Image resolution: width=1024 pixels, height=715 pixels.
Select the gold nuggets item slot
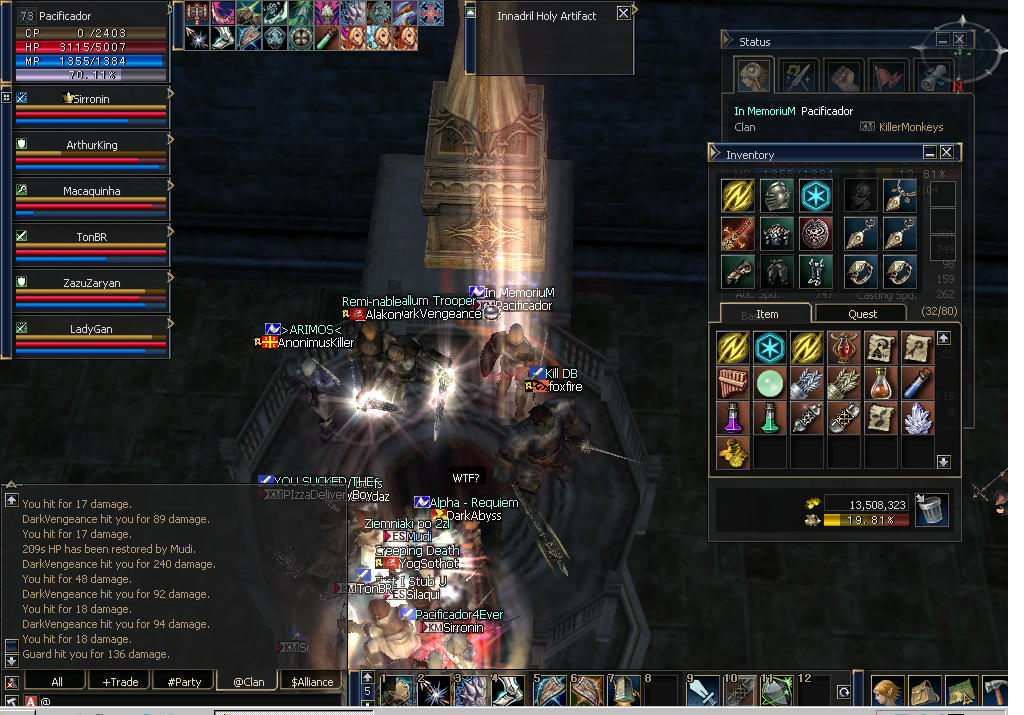(733, 453)
